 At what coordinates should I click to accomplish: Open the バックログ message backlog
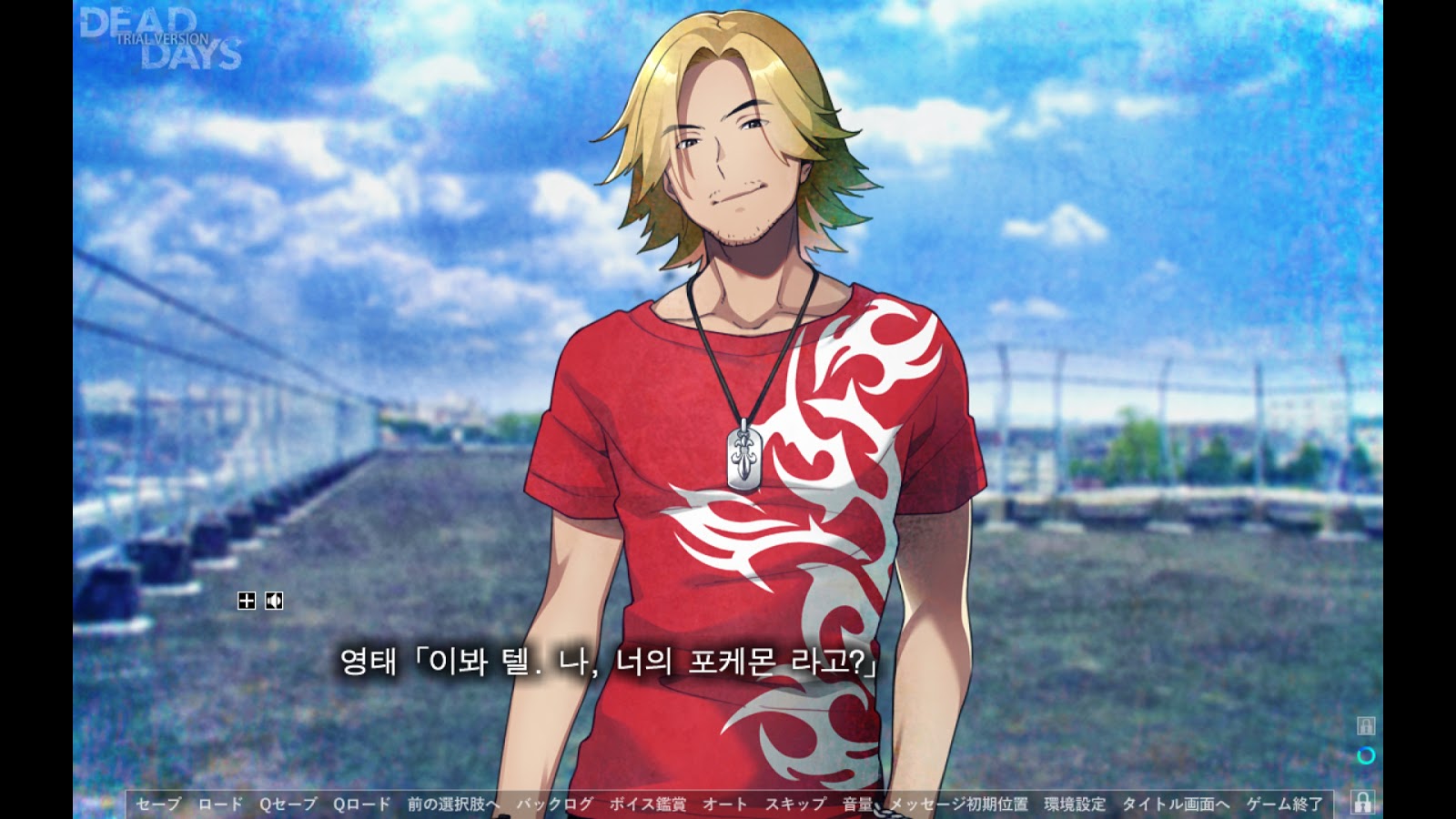point(554,804)
